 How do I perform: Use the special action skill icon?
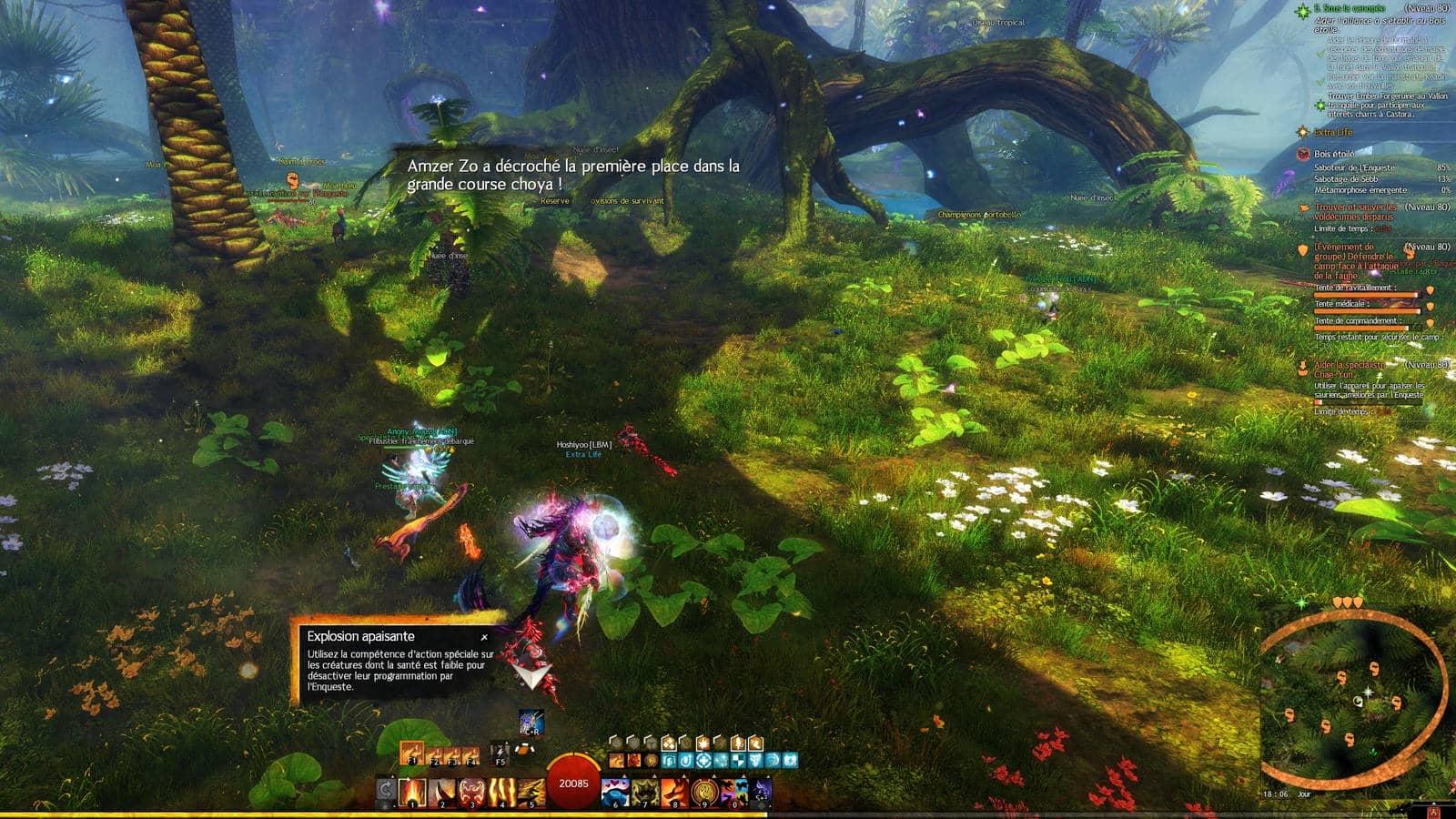pos(531,723)
